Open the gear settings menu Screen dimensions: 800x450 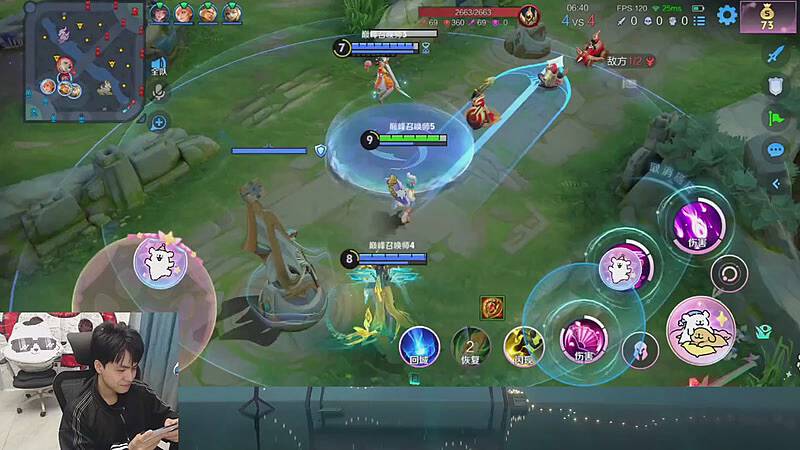click(727, 15)
